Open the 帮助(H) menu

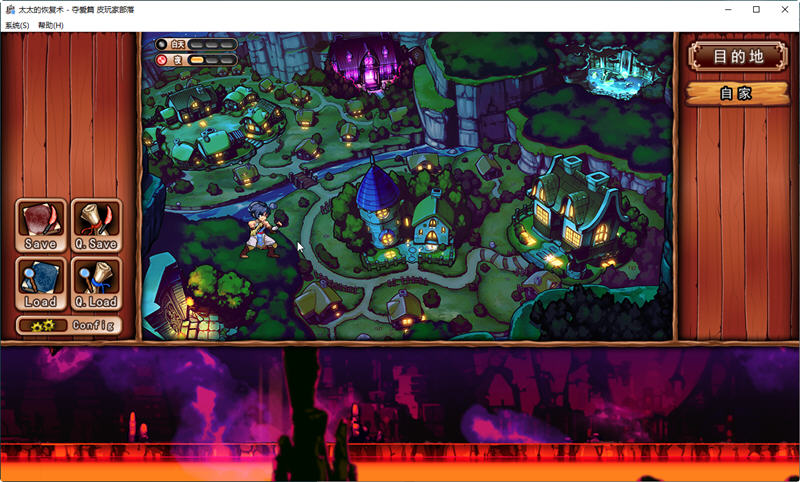click(x=51, y=25)
